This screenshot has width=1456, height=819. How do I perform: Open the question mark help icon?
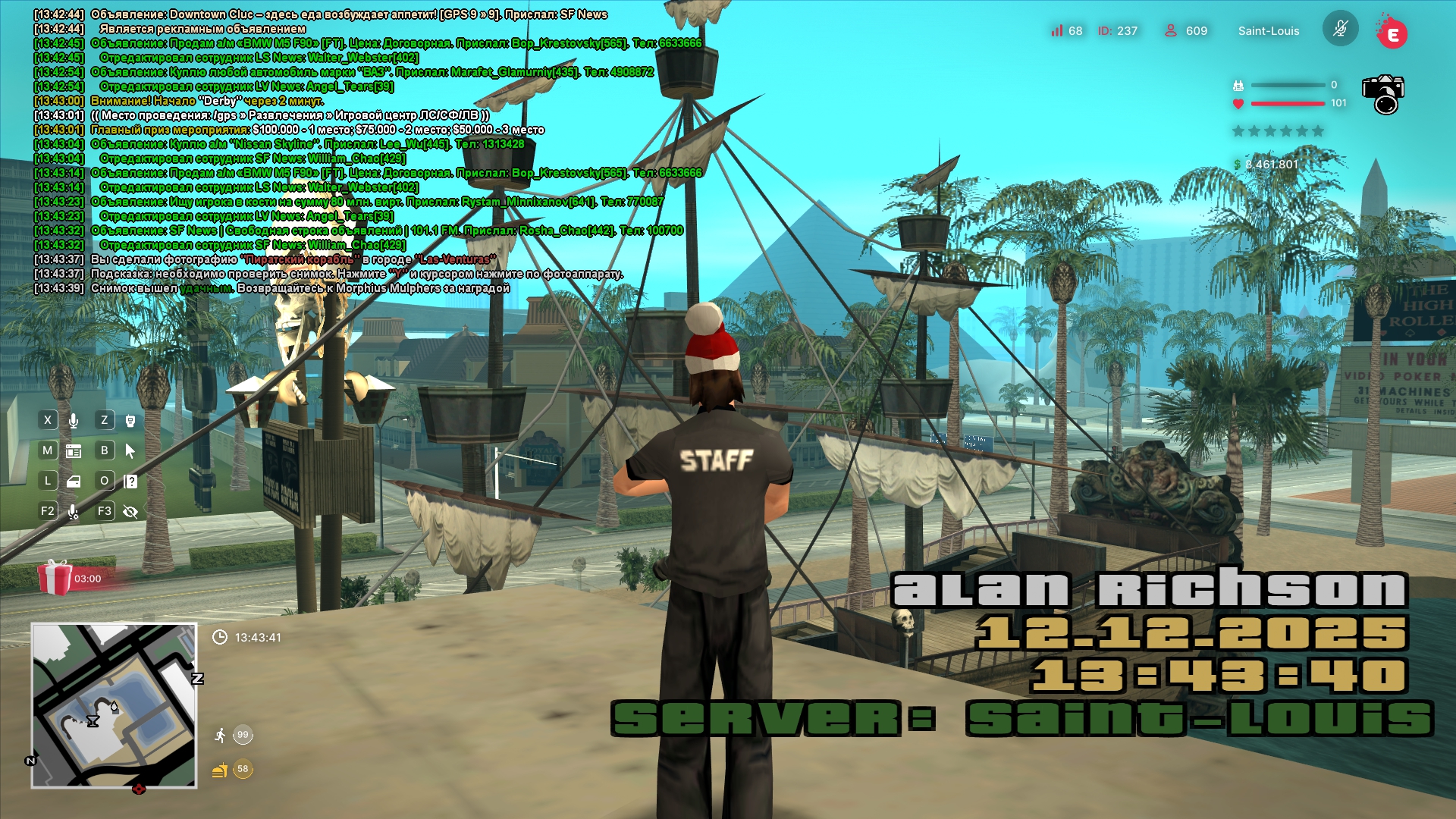[130, 482]
